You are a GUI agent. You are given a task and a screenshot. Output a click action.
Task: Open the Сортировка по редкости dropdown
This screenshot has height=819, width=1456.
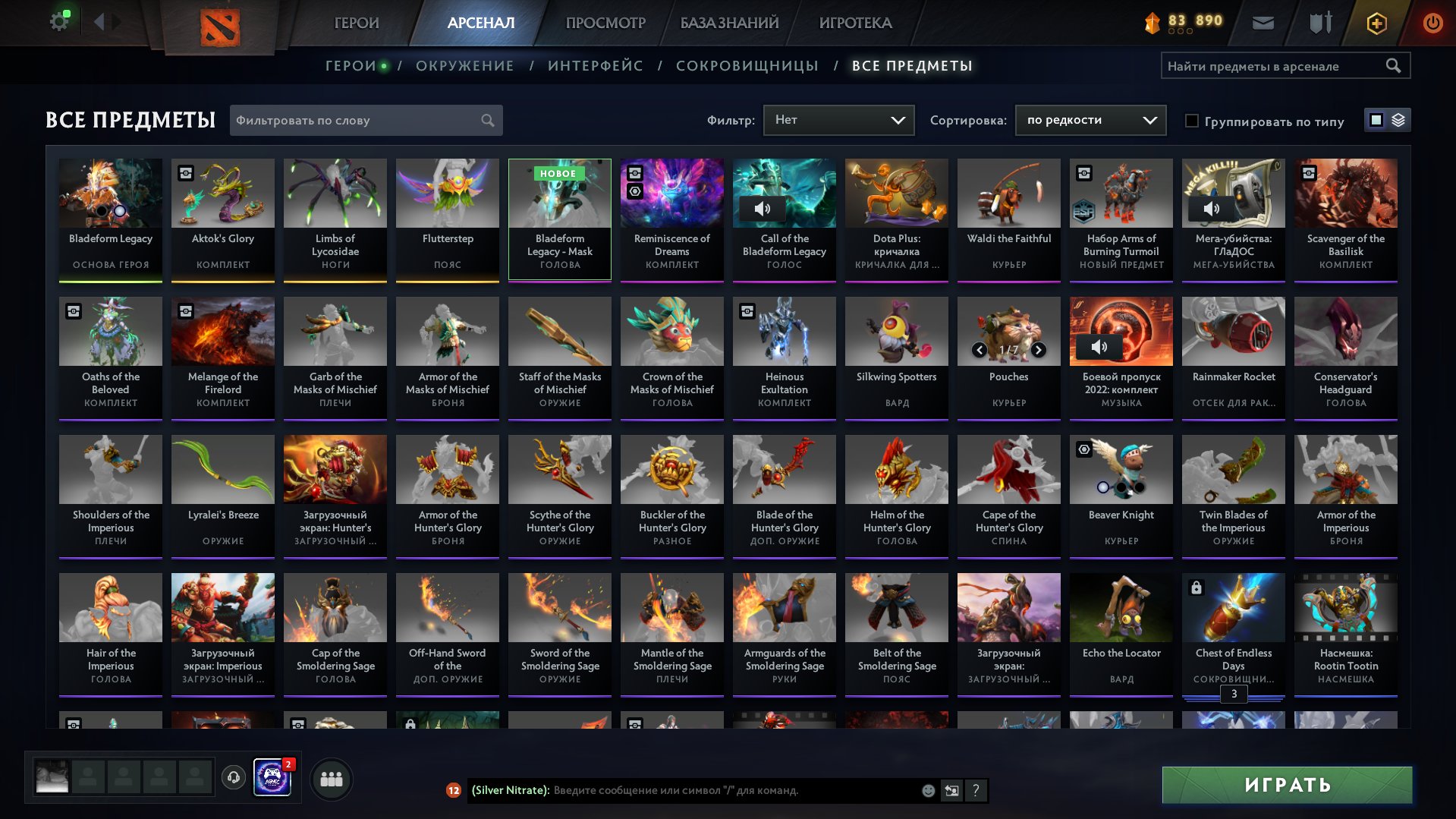pyautogui.click(x=1090, y=119)
